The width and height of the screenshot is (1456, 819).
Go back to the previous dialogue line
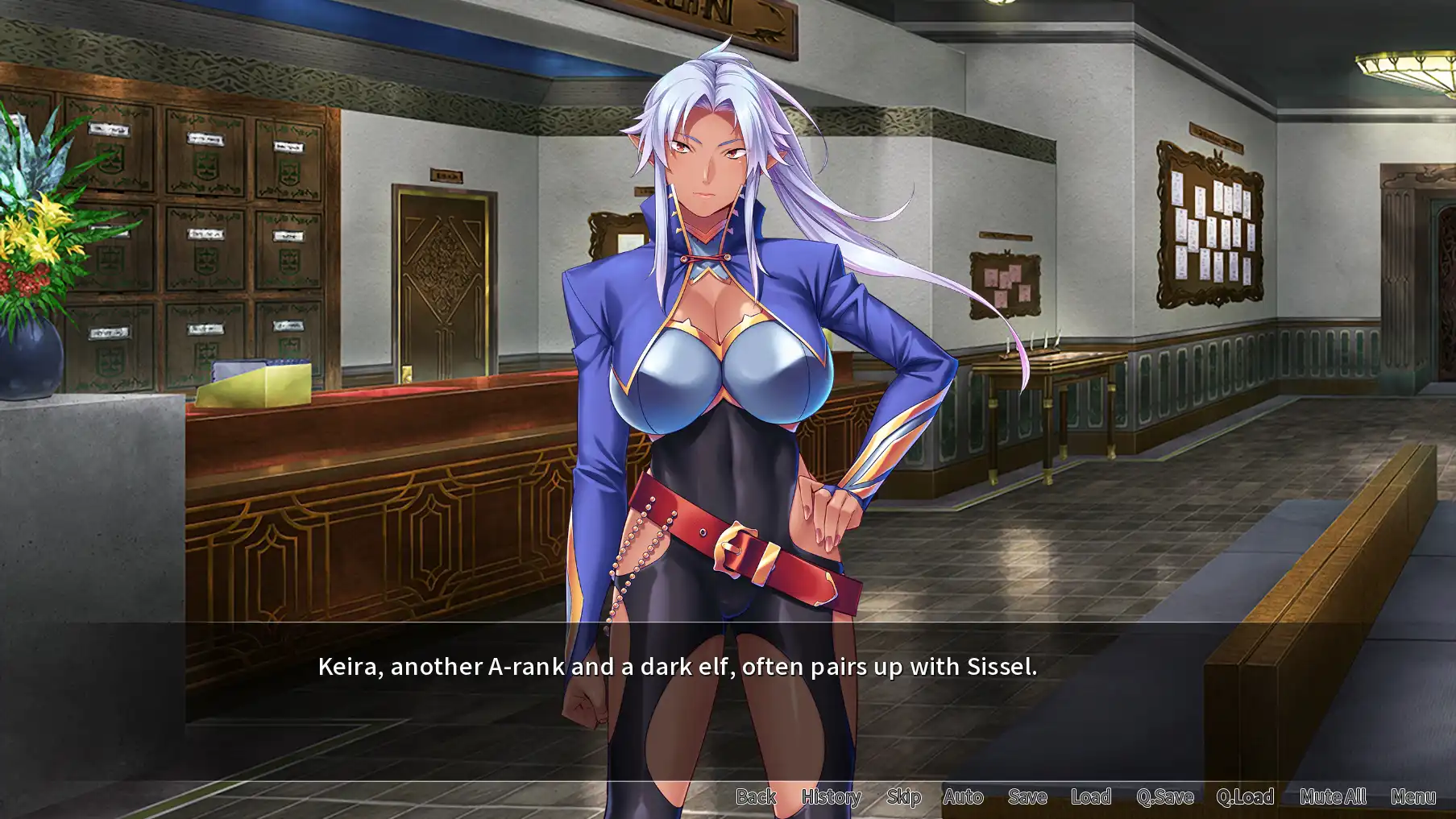click(755, 796)
